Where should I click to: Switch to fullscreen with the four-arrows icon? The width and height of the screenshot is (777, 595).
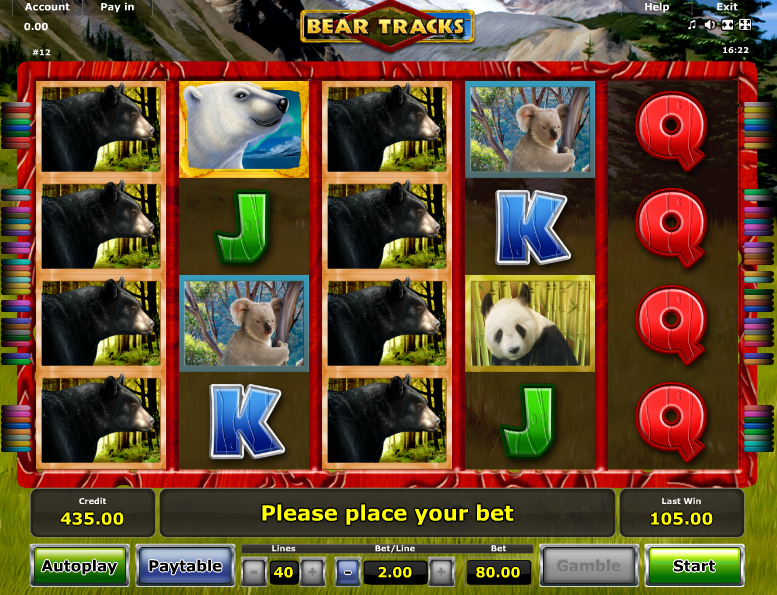tap(744, 25)
